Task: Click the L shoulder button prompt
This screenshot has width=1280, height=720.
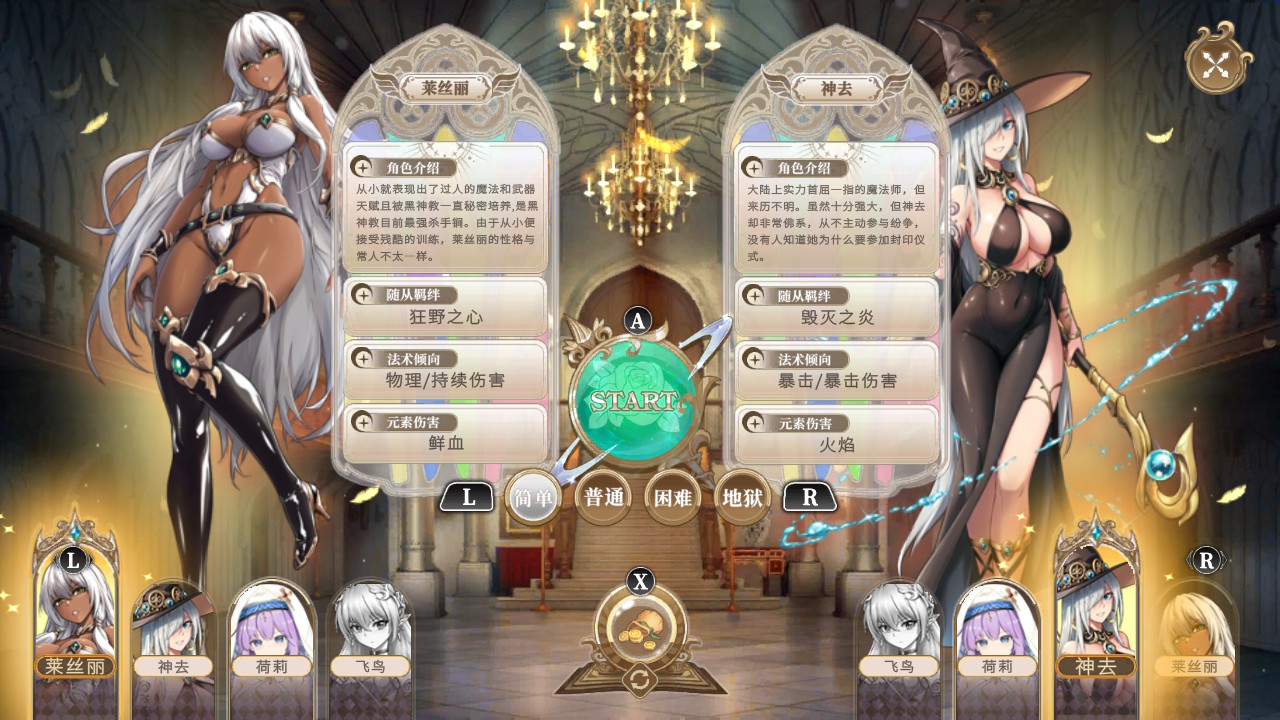Action: point(469,496)
